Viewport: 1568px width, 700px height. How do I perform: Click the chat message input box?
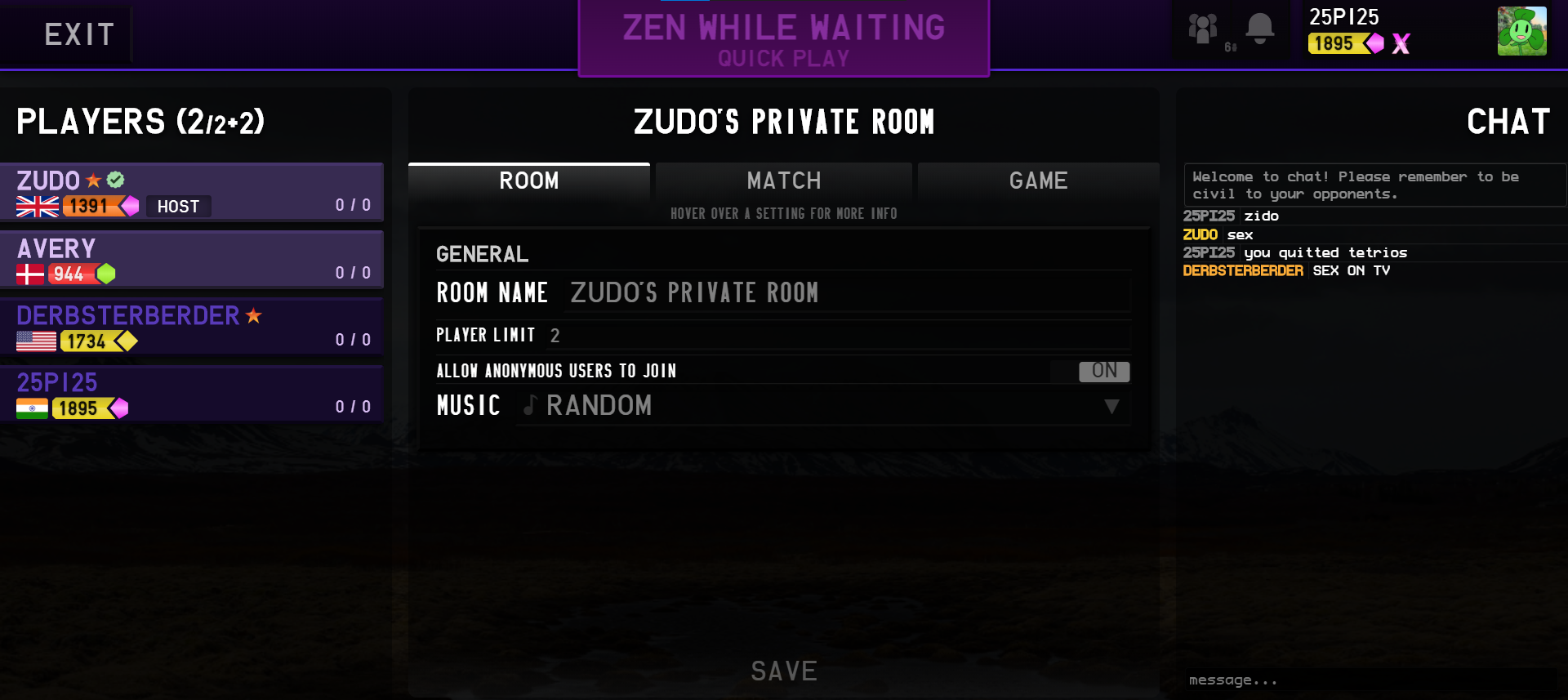point(1372,679)
